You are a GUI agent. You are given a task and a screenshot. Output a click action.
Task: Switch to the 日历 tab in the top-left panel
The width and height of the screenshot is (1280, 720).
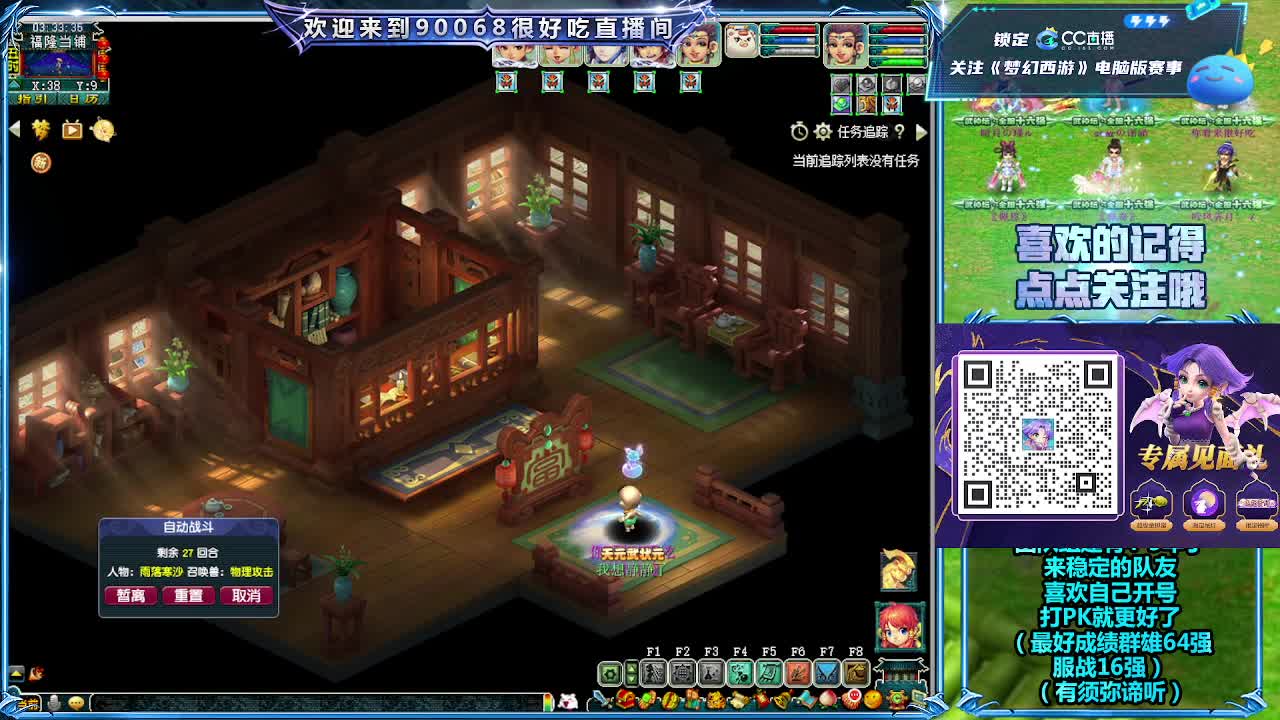pos(82,99)
